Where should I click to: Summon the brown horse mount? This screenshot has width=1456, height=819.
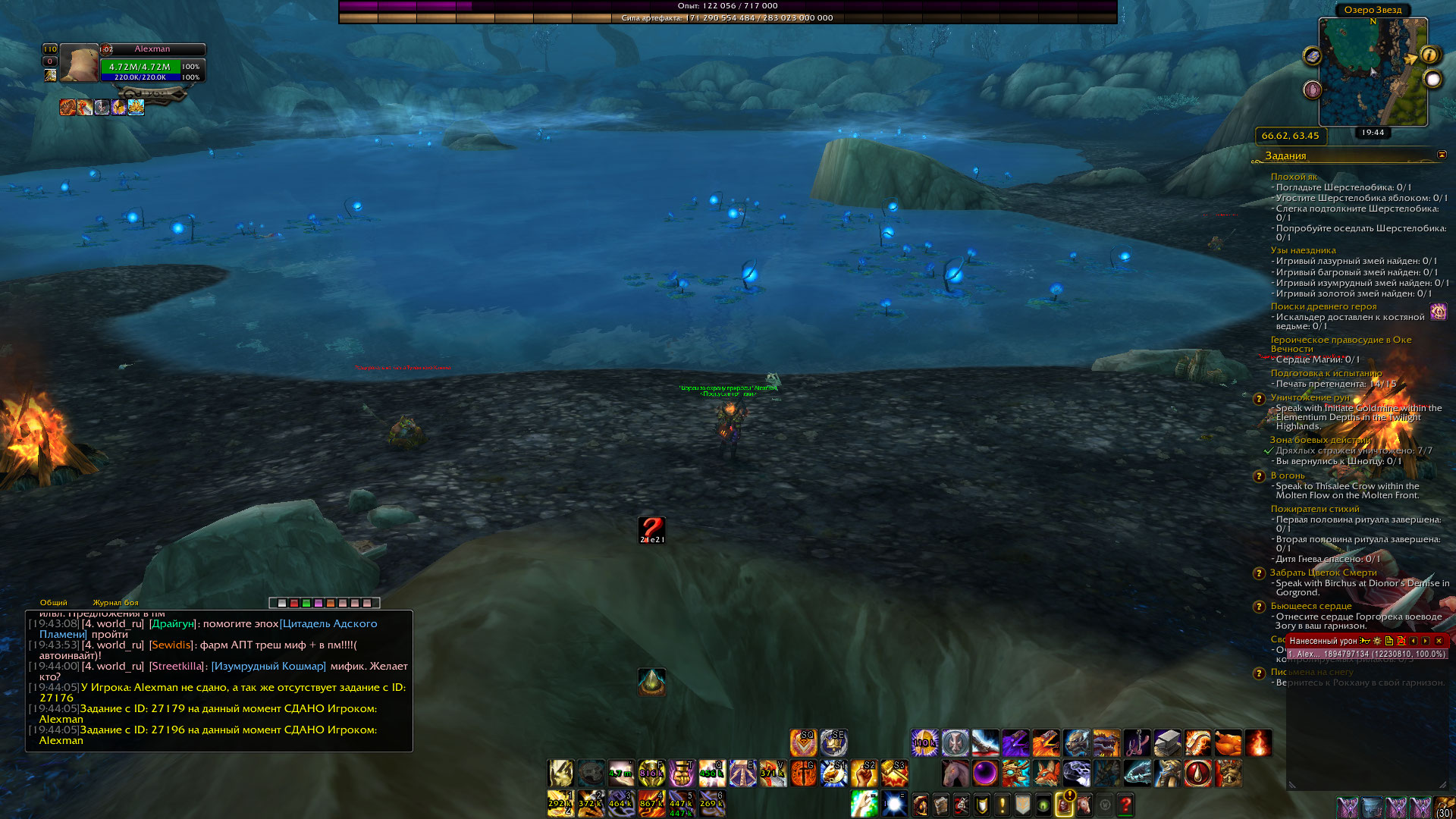(x=955, y=773)
